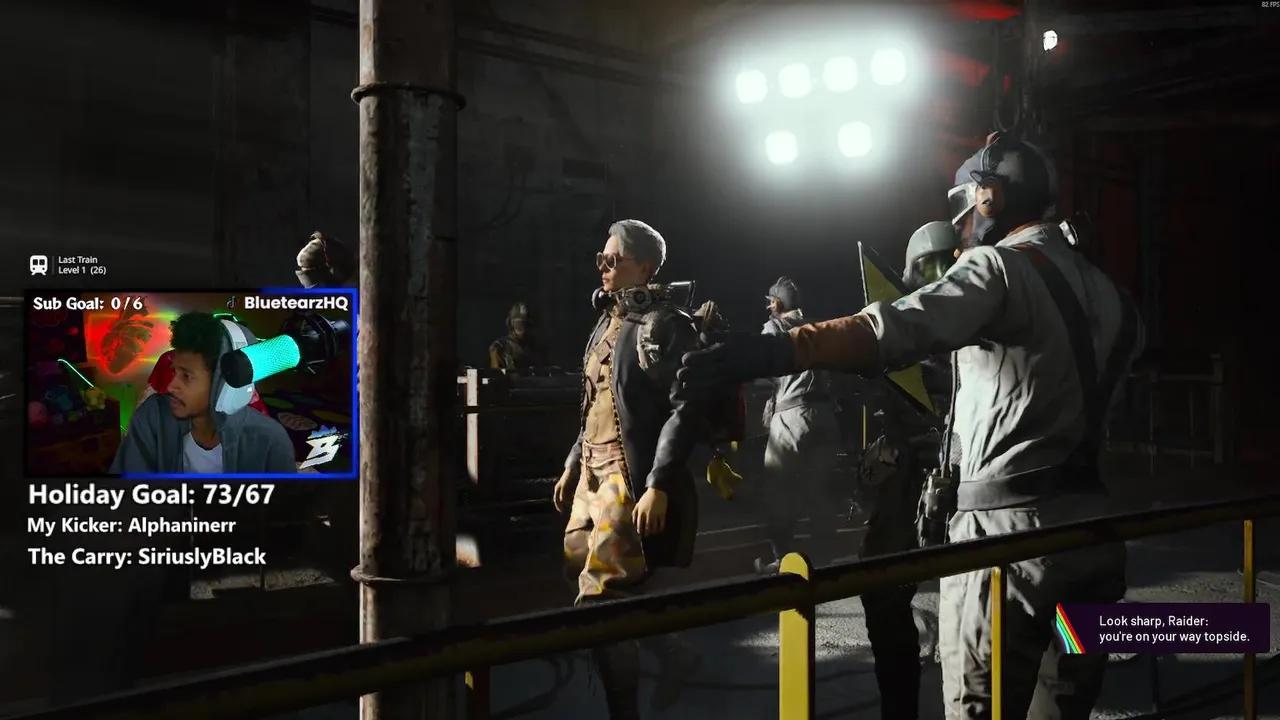Click the train icon next to Last Train
Viewport: 1280px width, 720px height.
pyautogui.click(x=38, y=264)
